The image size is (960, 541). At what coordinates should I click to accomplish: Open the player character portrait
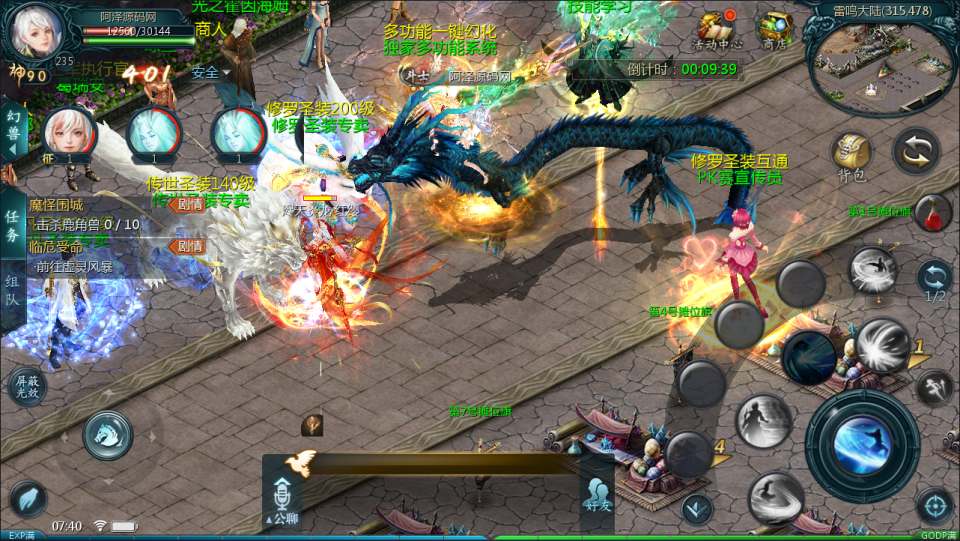pyautogui.click(x=32, y=32)
